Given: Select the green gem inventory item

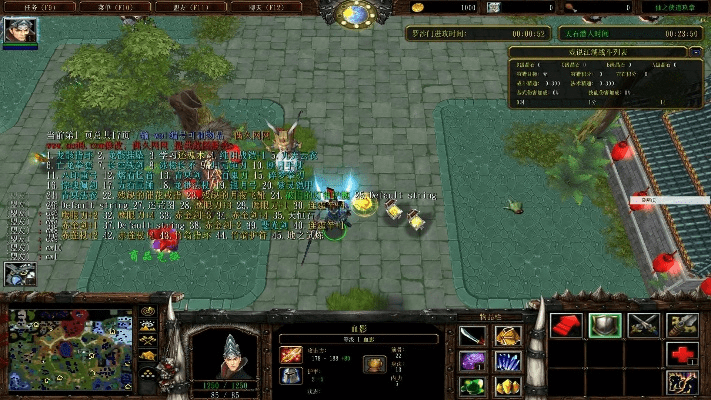Looking at the screenshot, I should (472, 386).
